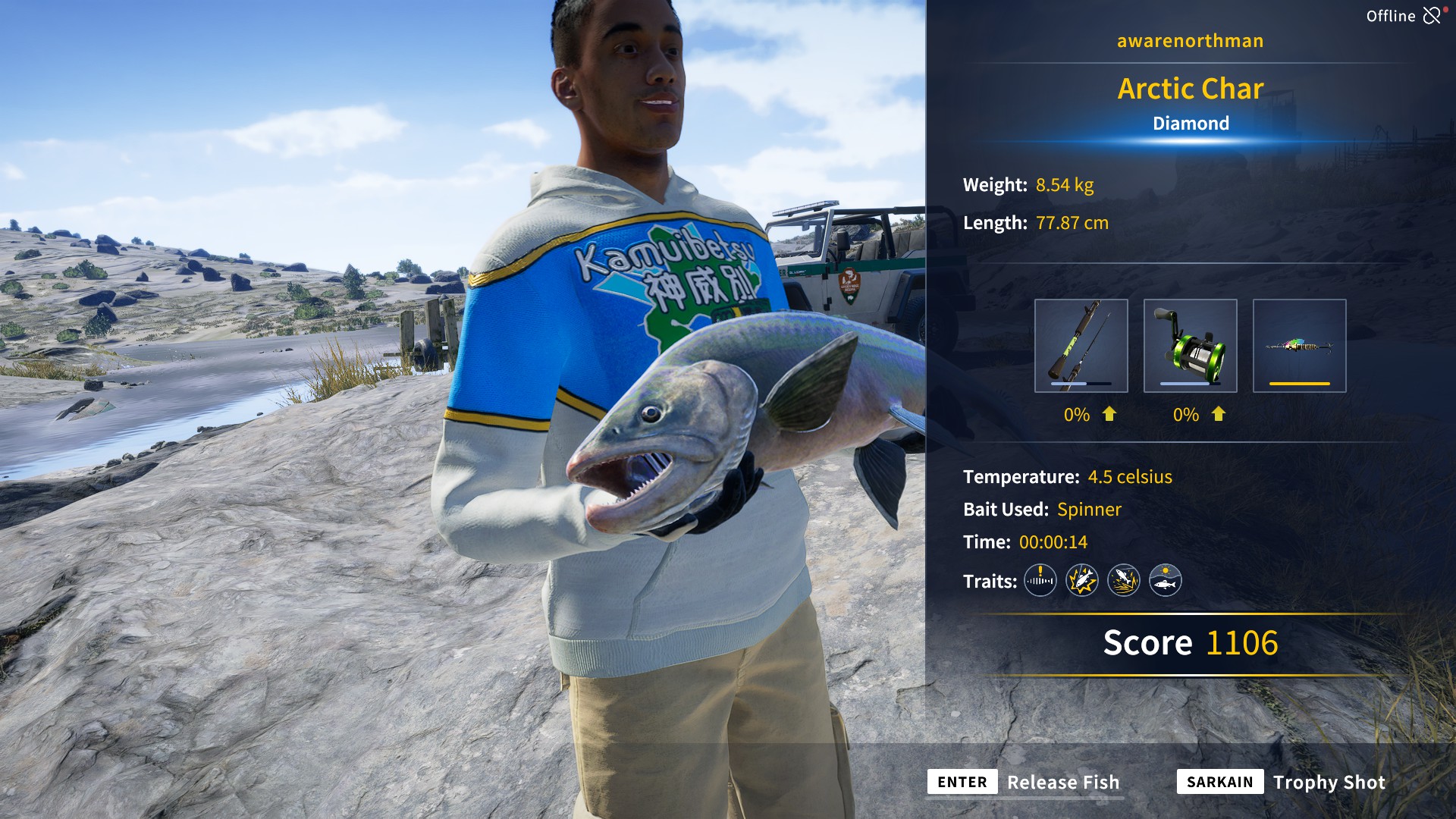Click the Arctic Char title

(1191, 89)
